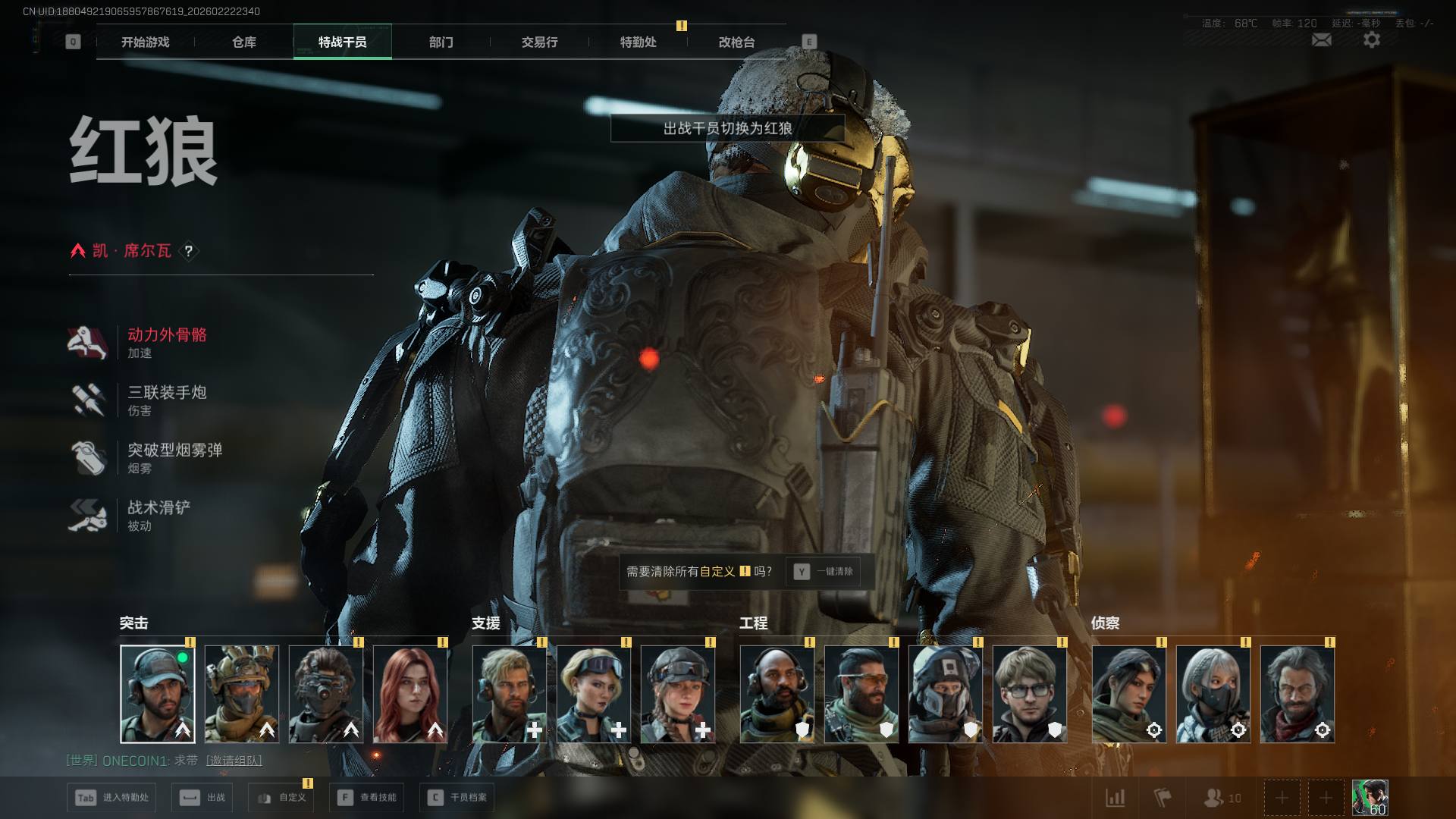
Task: Show operator info via question mark
Action: [189, 251]
